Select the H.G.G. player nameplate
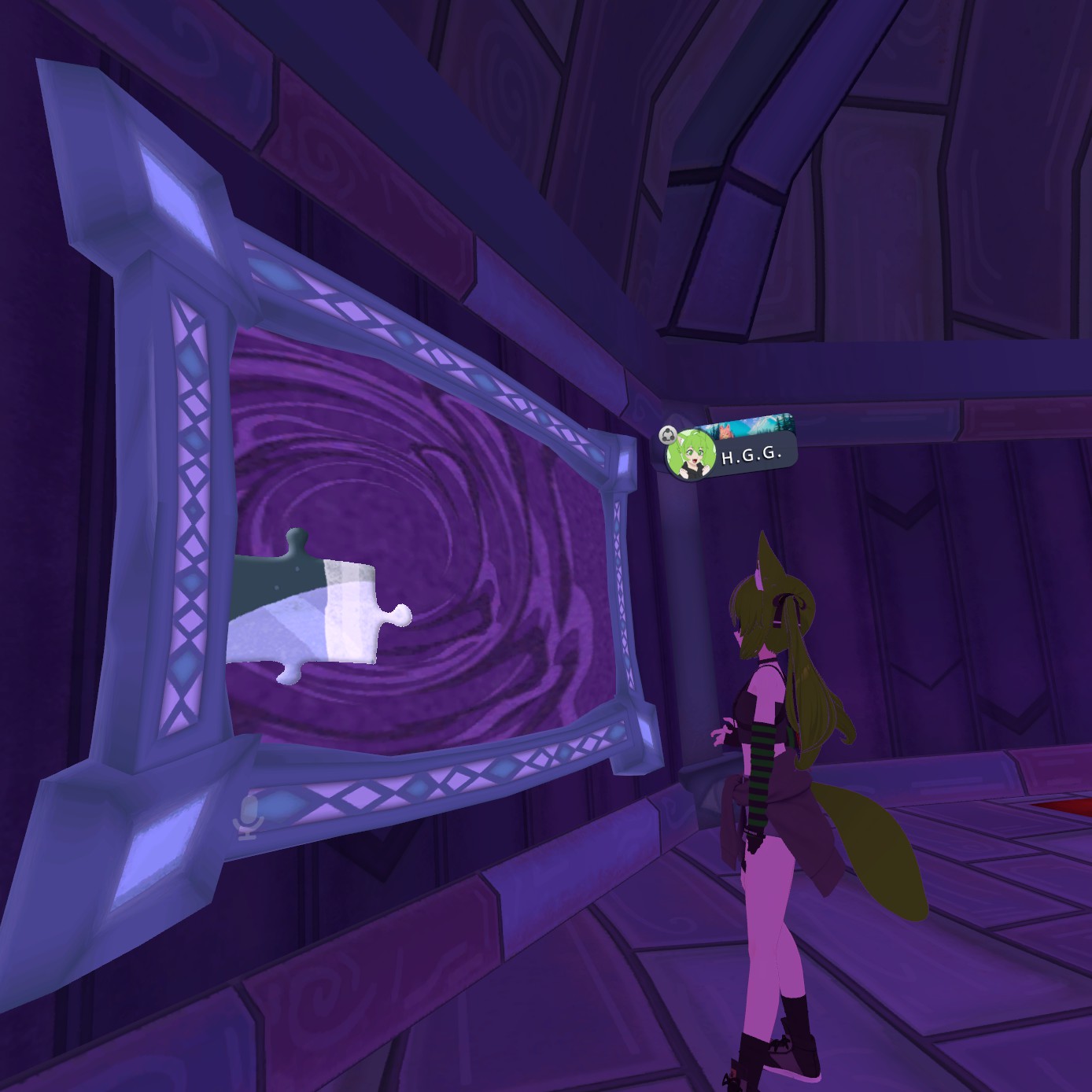 751,456
